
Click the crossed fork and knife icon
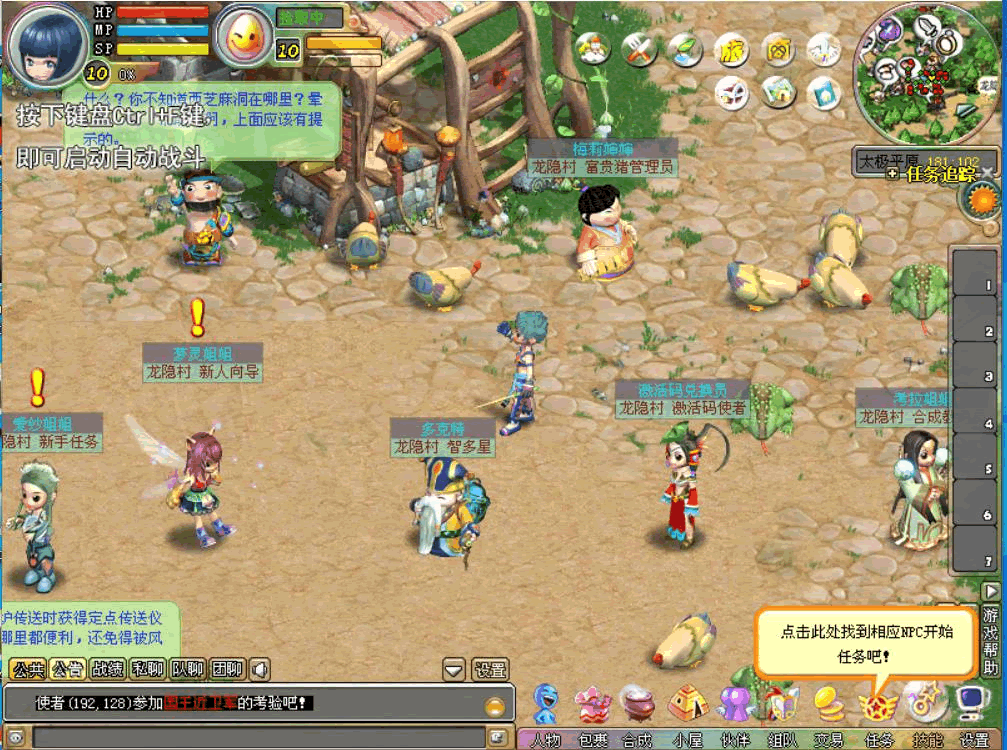tap(639, 48)
